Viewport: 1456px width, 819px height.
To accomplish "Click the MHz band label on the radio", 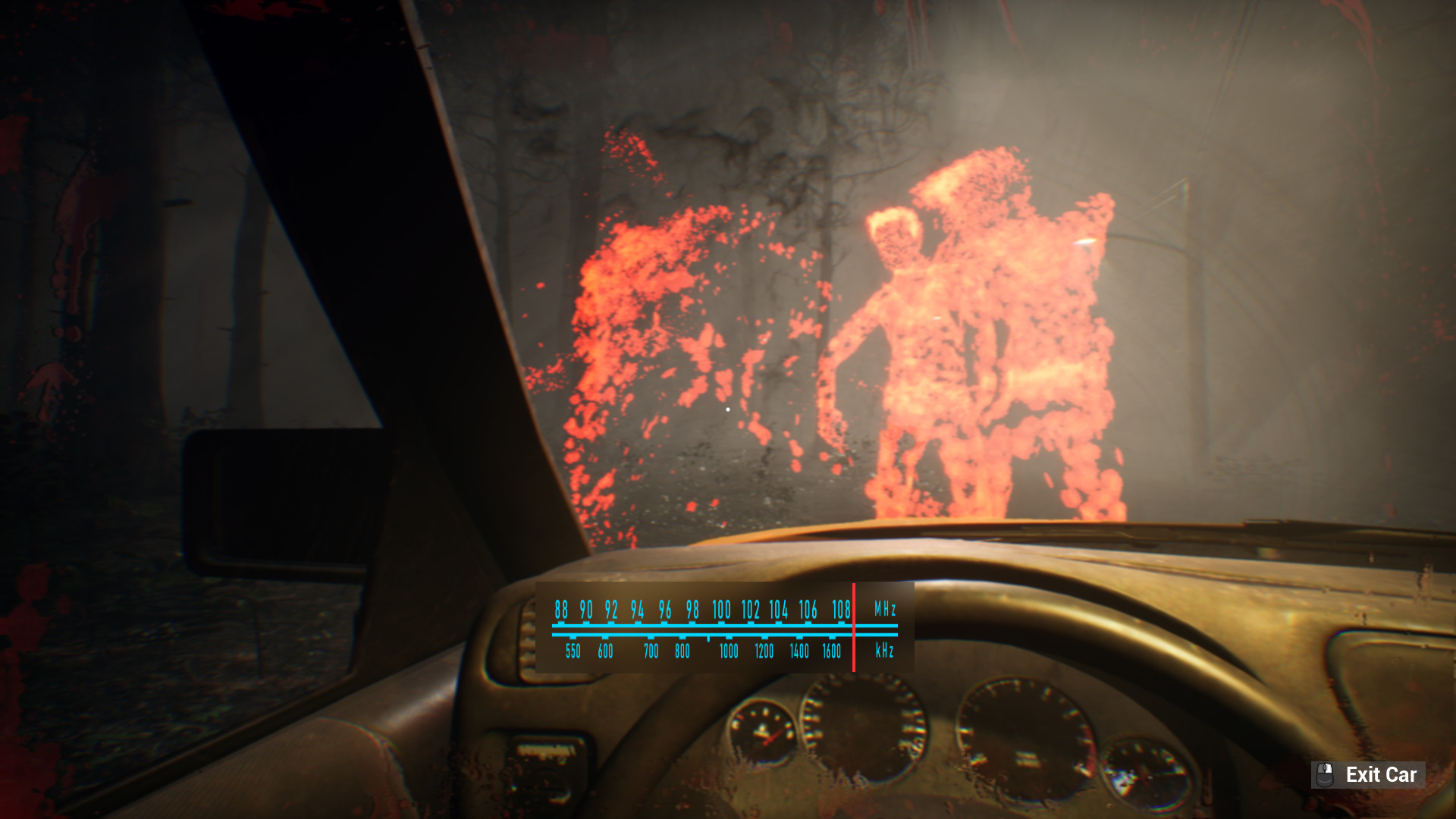I will click(x=886, y=607).
